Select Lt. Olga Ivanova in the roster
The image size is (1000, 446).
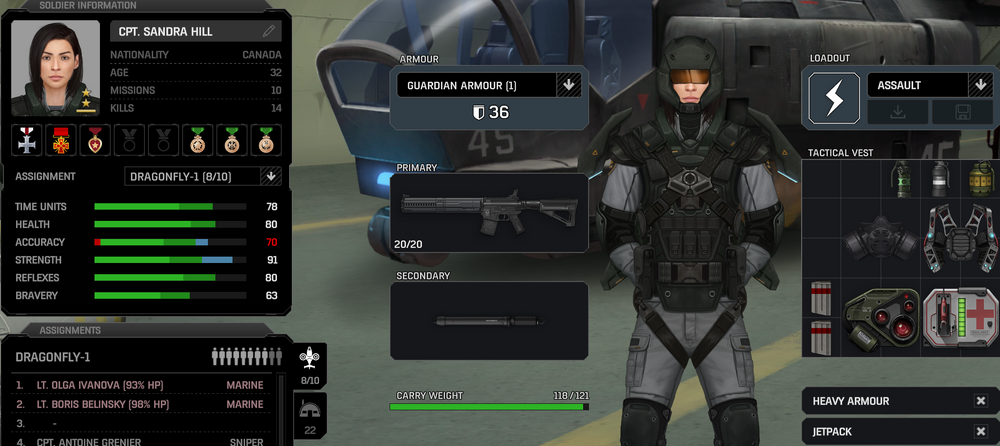(x=140, y=384)
